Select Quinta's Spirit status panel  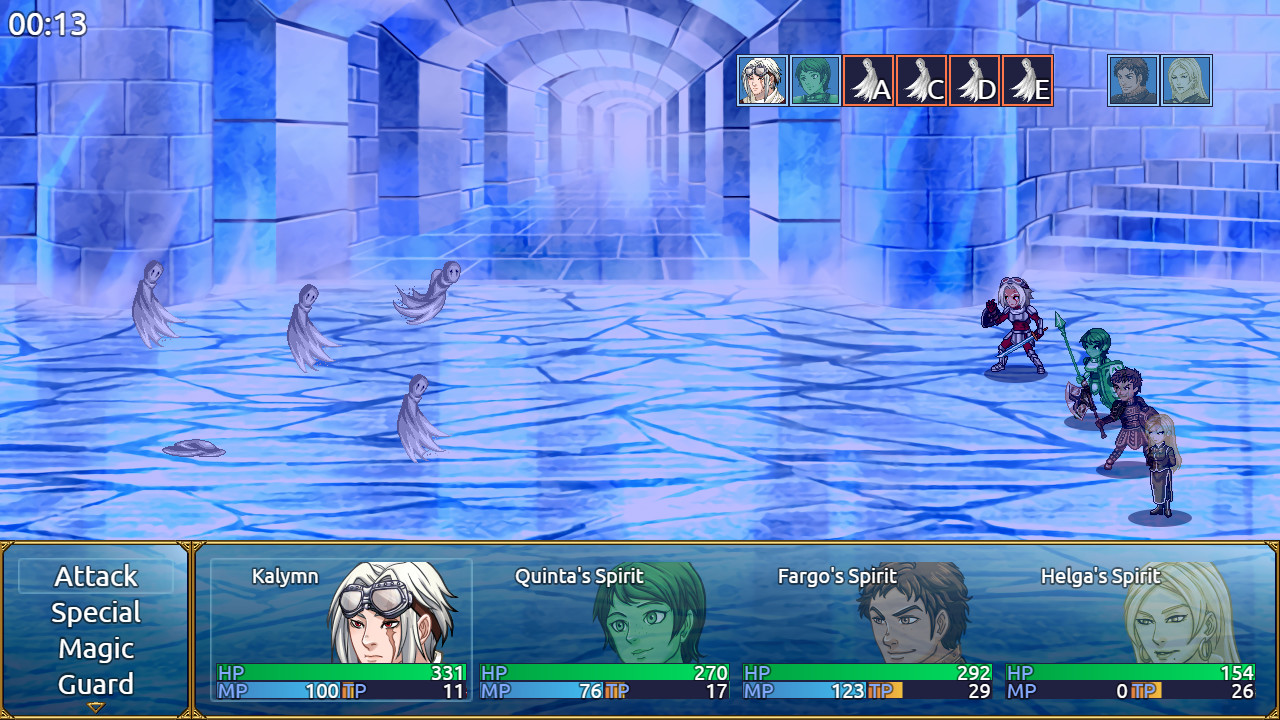point(604,630)
